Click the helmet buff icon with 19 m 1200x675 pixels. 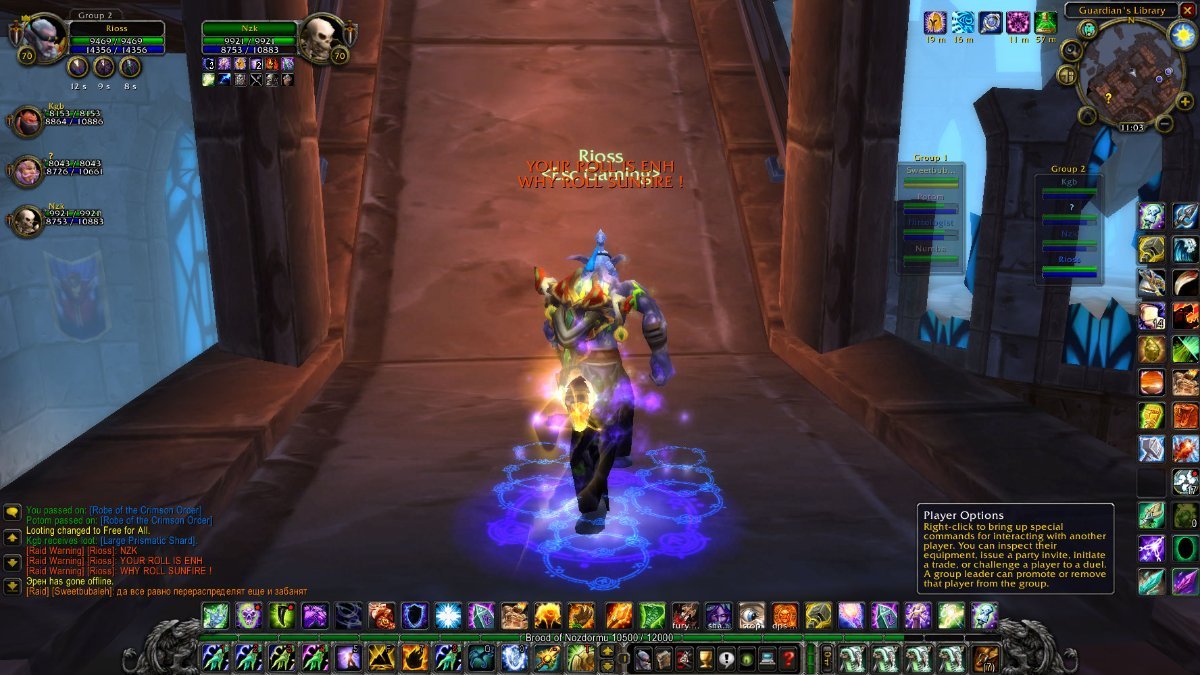click(x=934, y=23)
